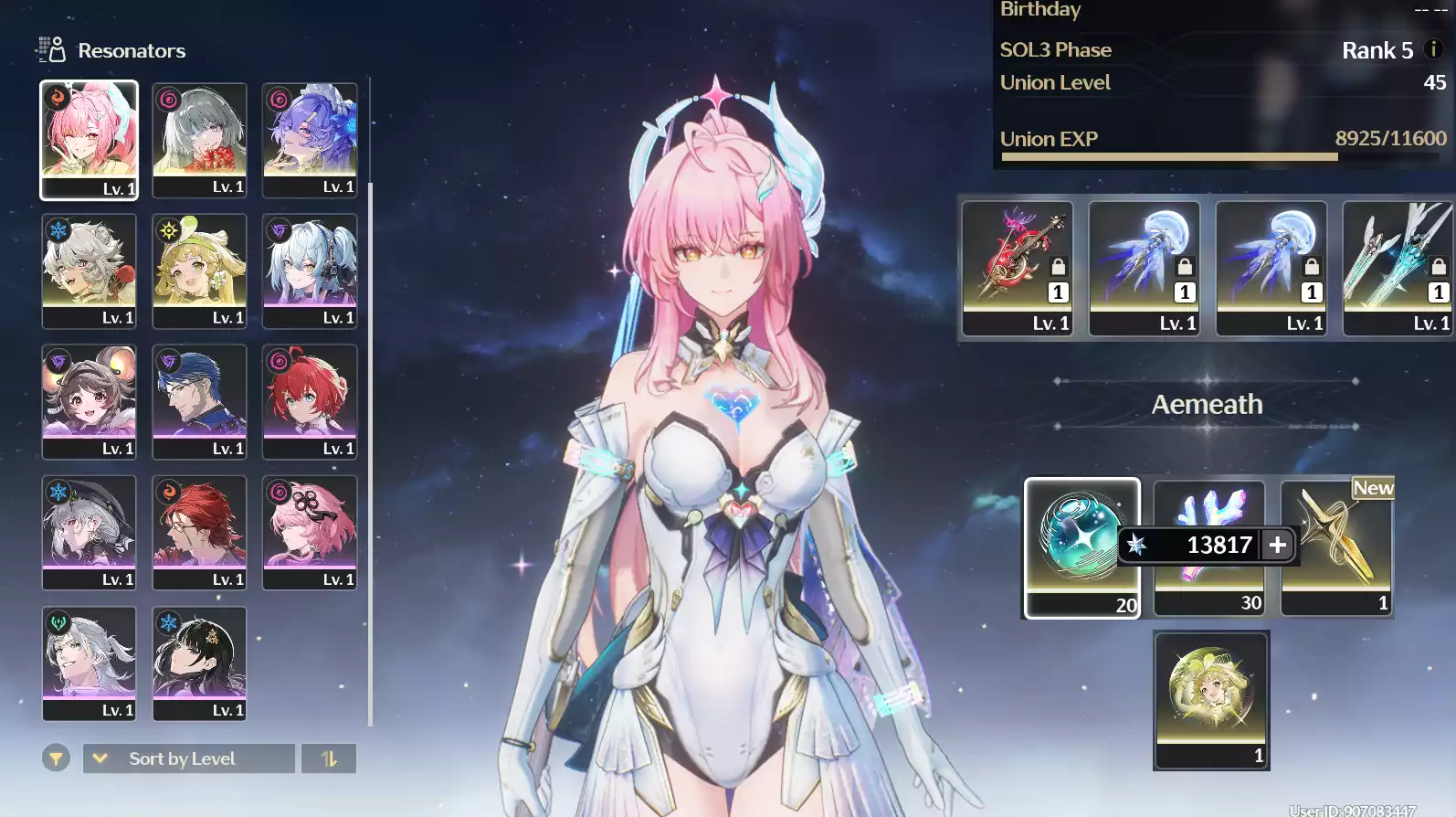This screenshot has height=817, width=1456.
Task: Choose the blonde character orb item
Action: (x=1210, y=700)
